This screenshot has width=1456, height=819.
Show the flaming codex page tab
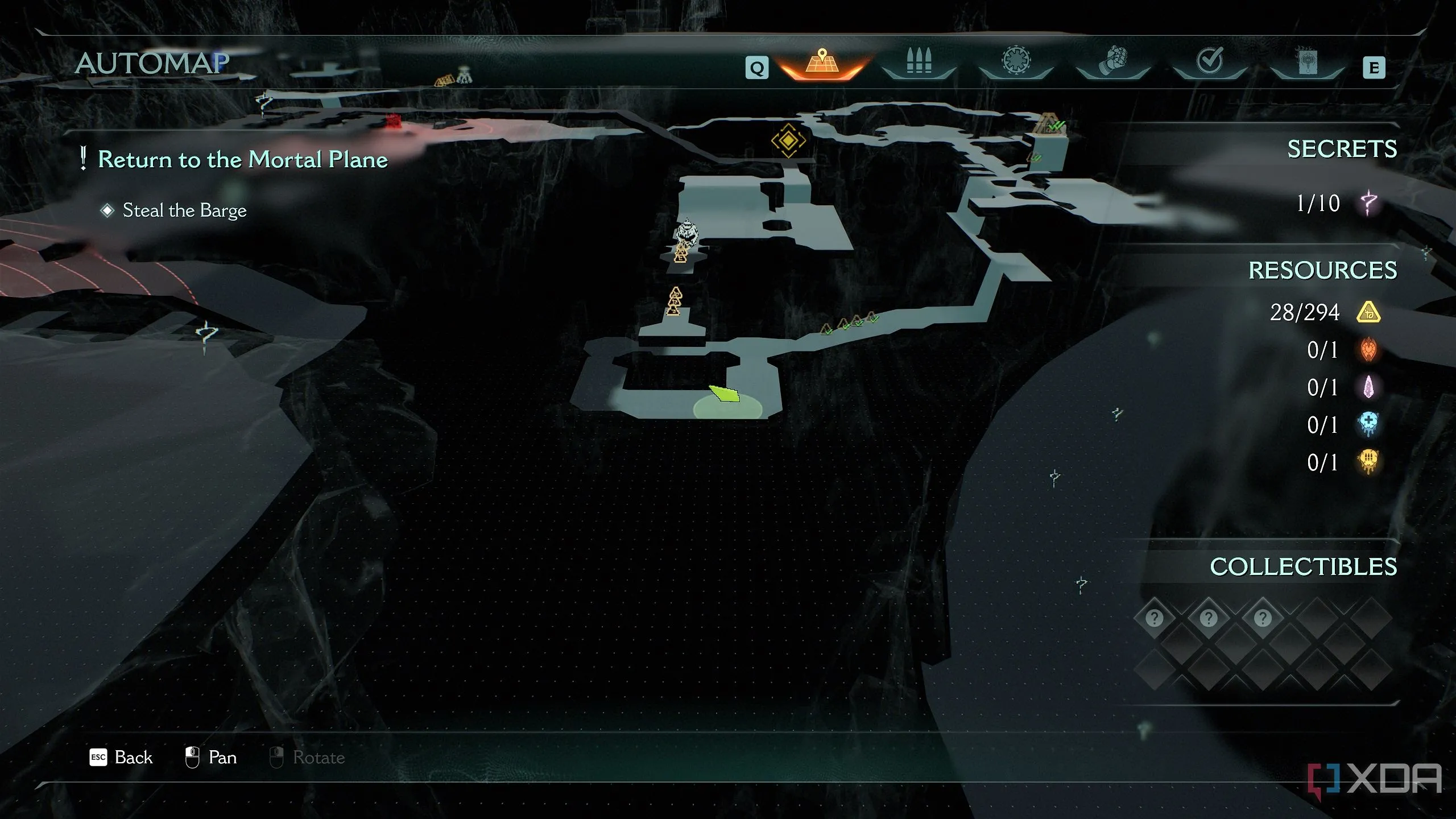coord(1306,61)
